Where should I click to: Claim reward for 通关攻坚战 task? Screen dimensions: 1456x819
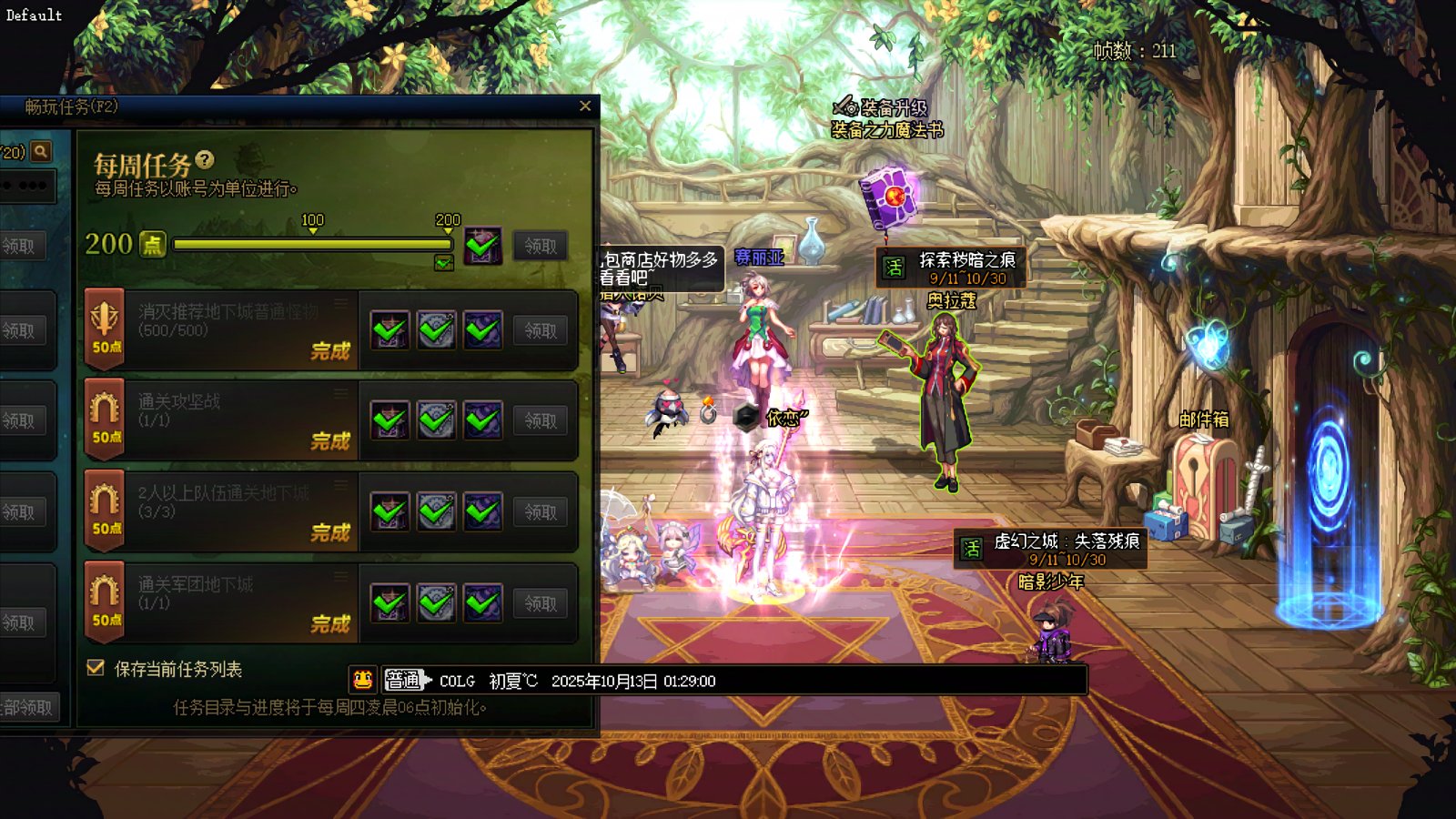(x=540, y=420)
